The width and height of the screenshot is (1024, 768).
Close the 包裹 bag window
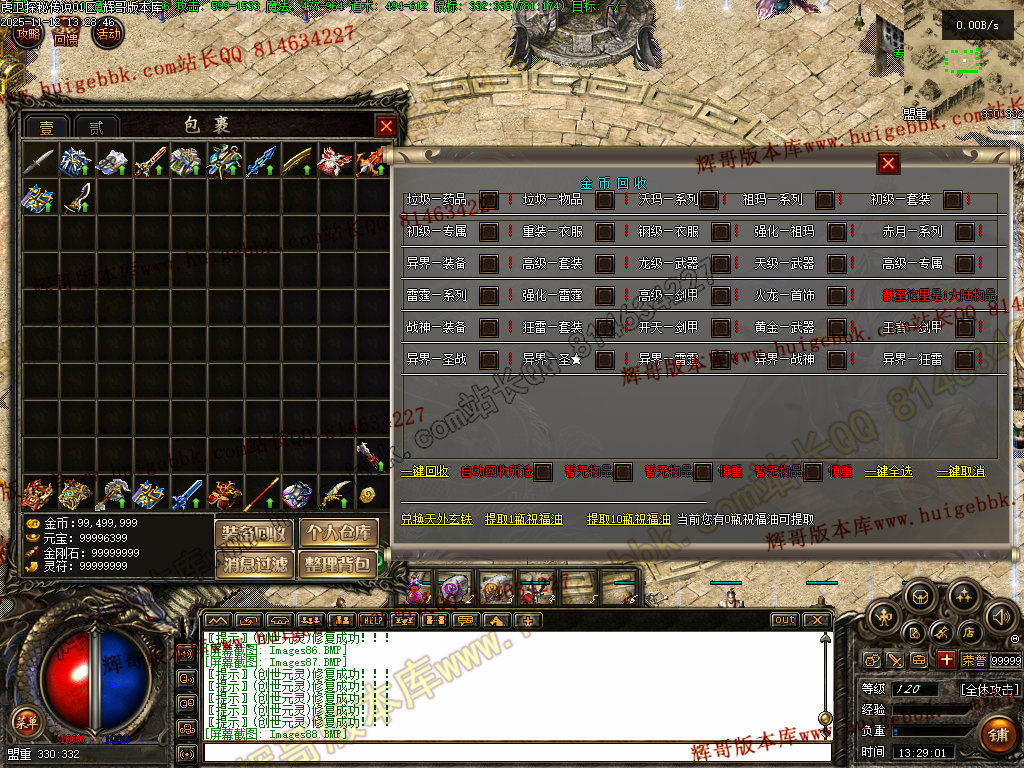click(386, 126)
